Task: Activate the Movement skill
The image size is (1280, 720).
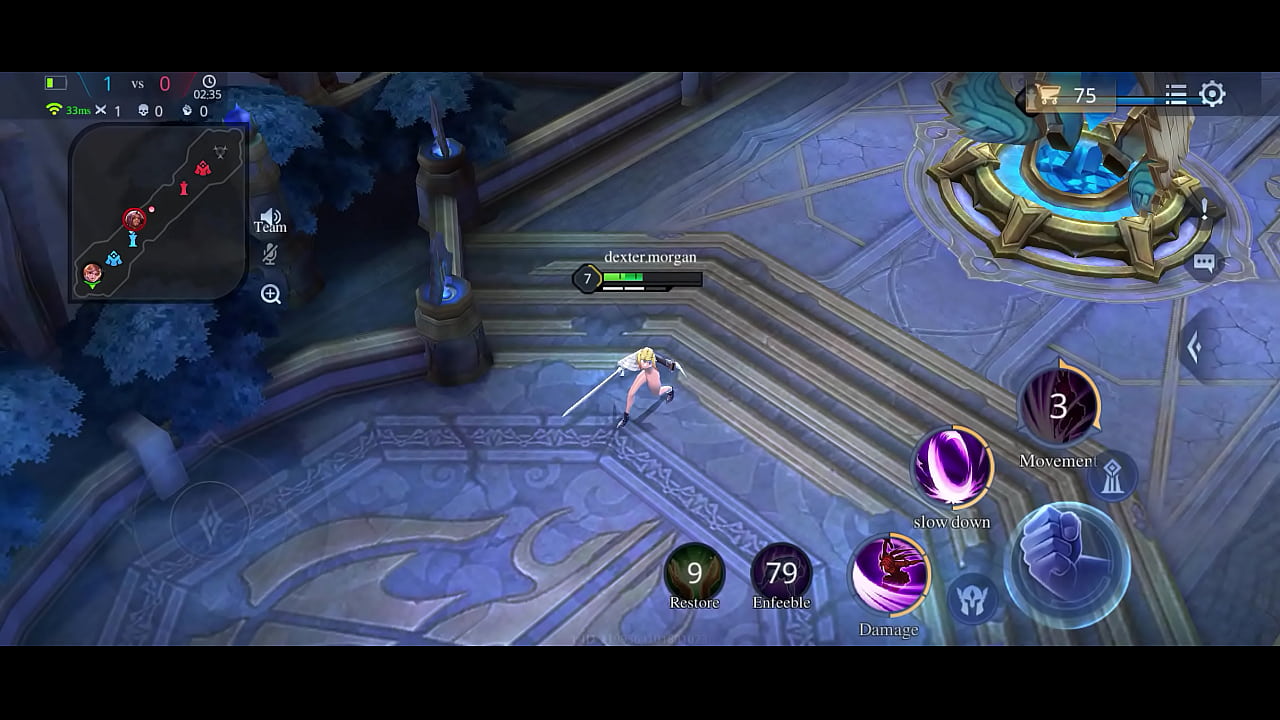Action: (x=1058, y=406)
